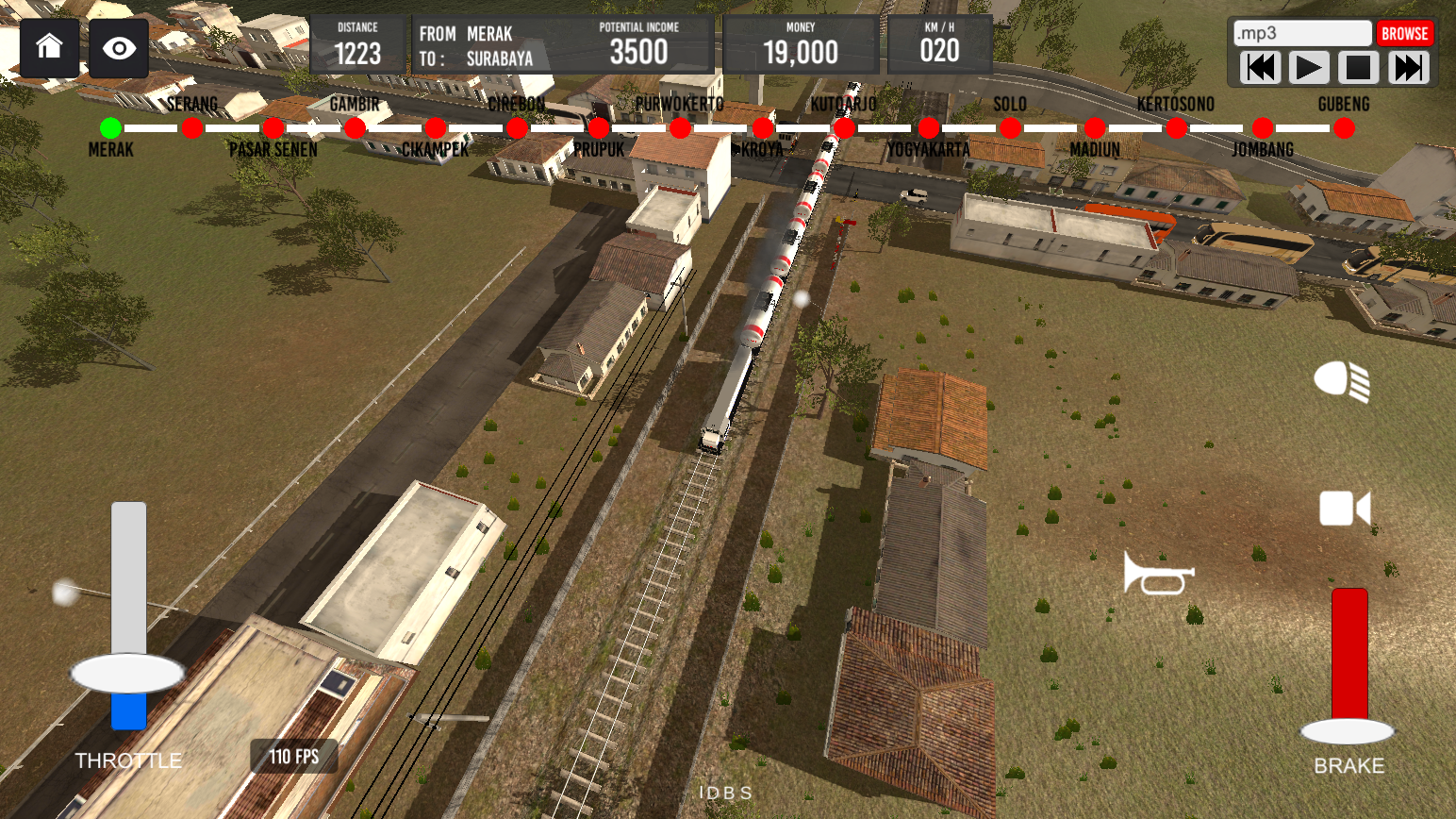Screen dimensions: 1456x819
Task: Click the brake slider handle
Action: click(x=1348, y=731)
